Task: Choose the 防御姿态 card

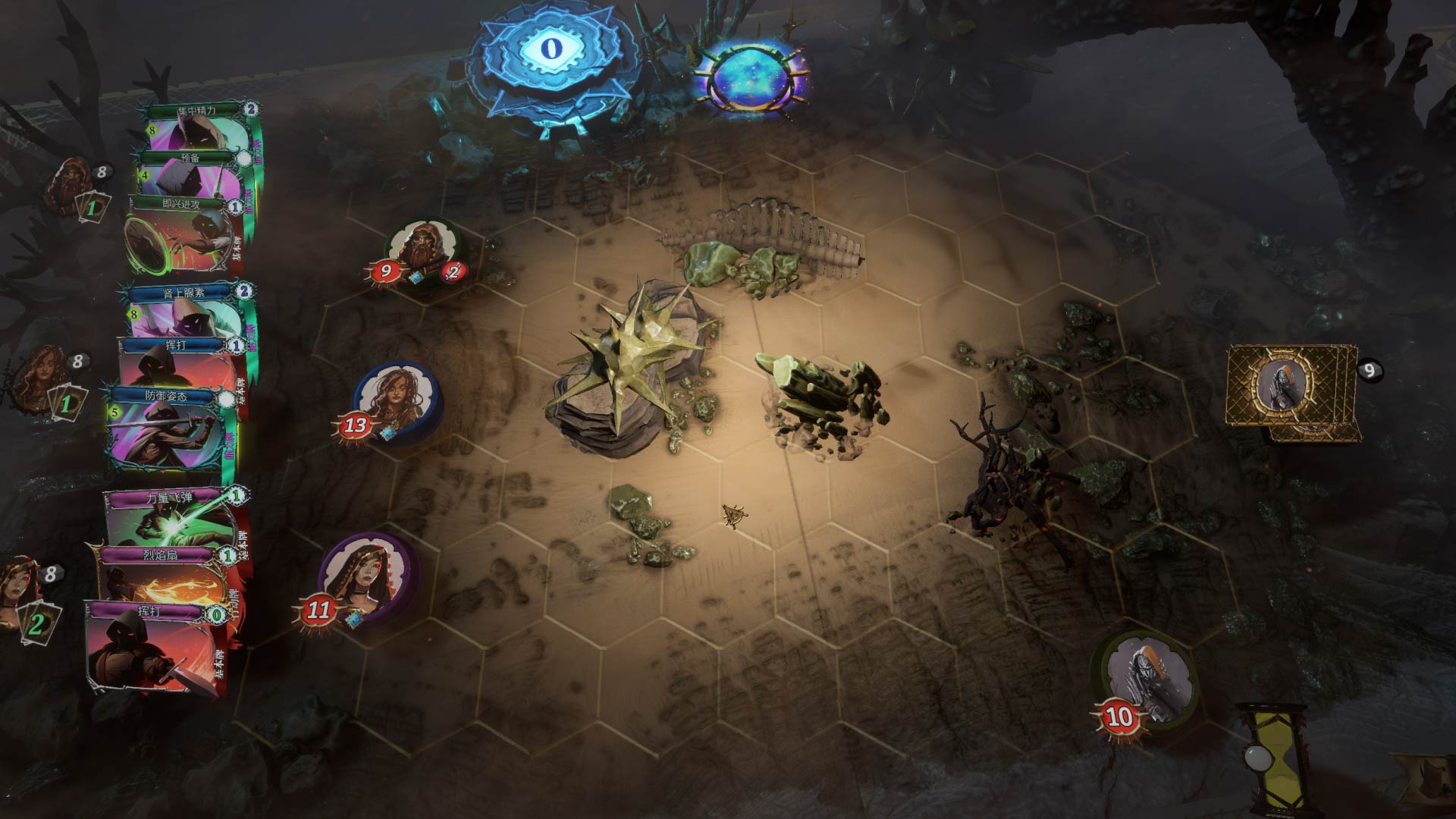Action: pyautogui.click(x=171, y=428)
